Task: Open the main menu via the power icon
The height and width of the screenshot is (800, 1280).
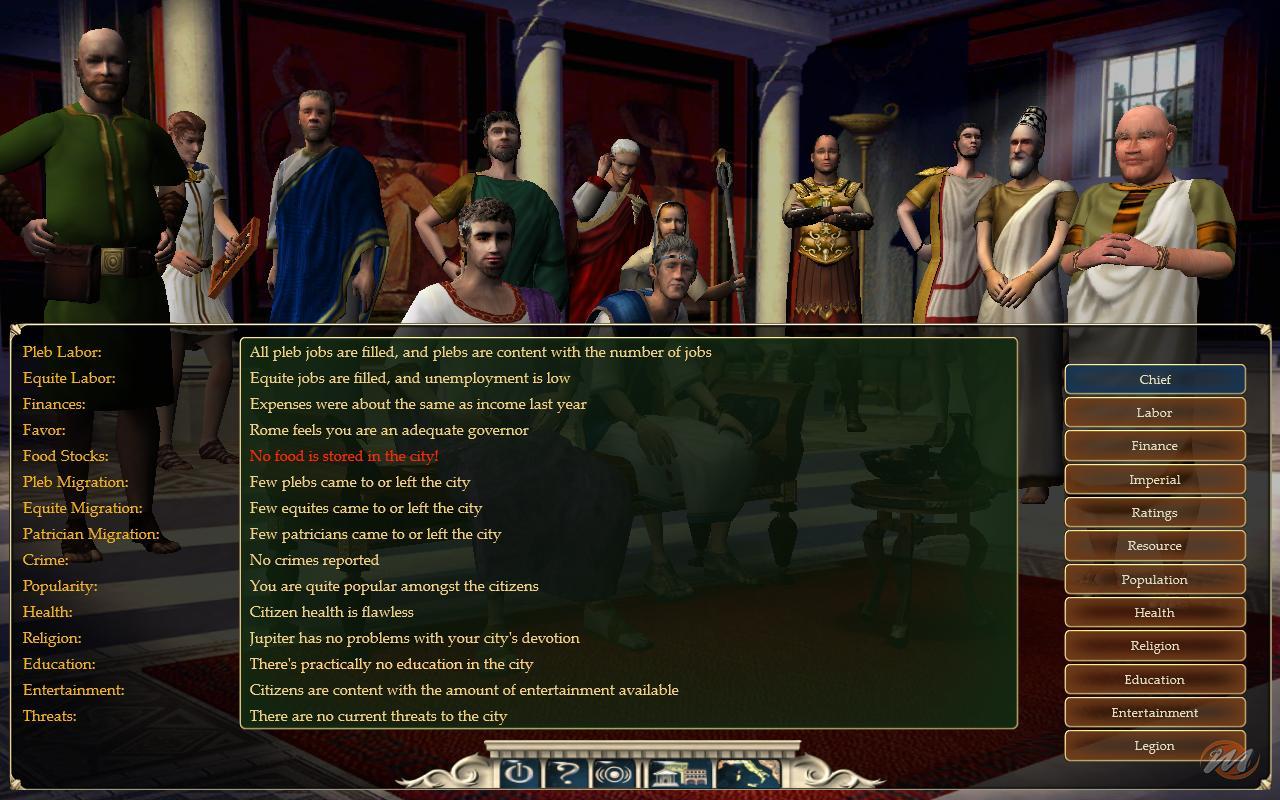Action: point(517,772)
